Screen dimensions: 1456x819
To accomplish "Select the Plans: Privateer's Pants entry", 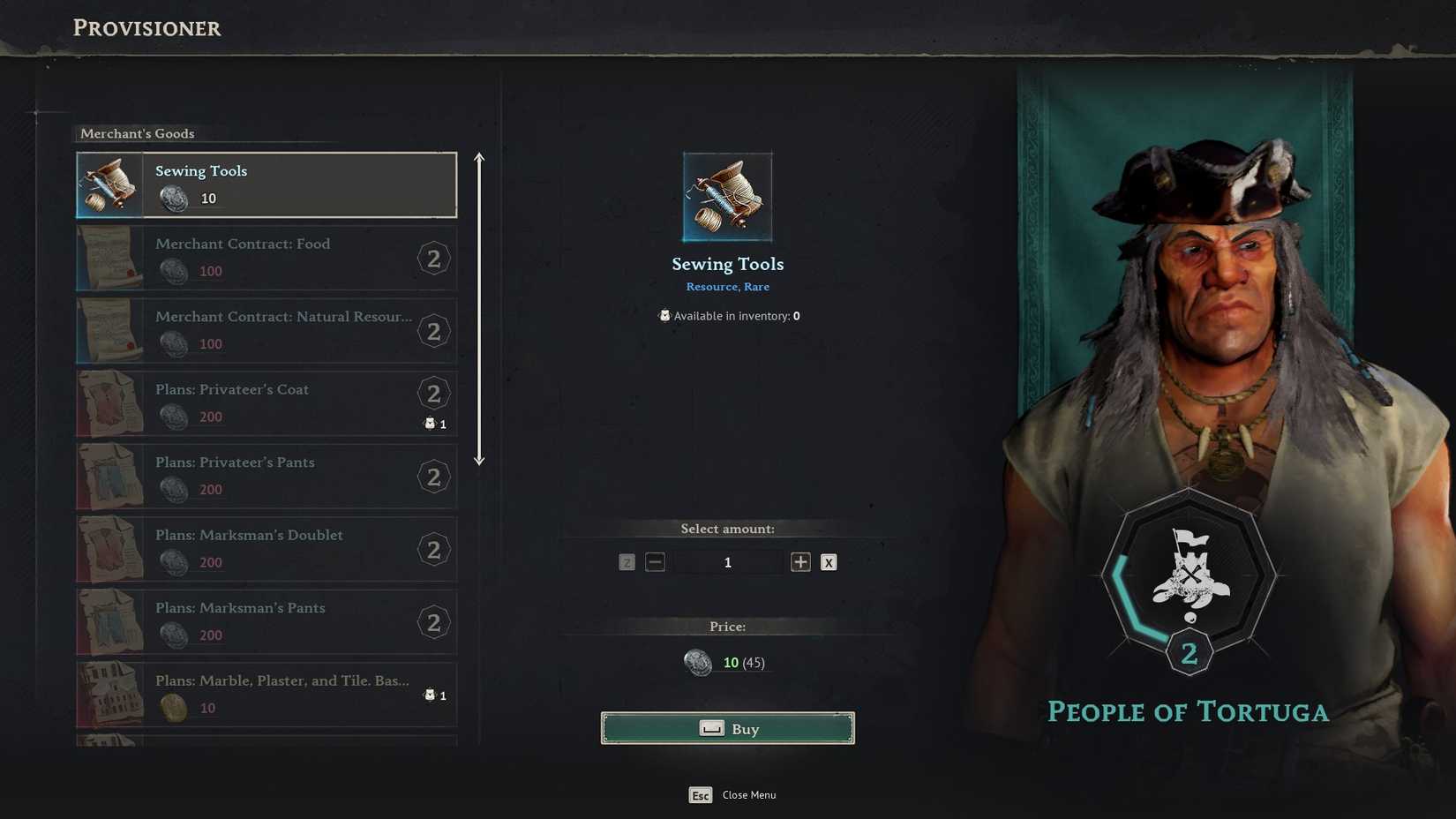I will click(x=265, y=476).
